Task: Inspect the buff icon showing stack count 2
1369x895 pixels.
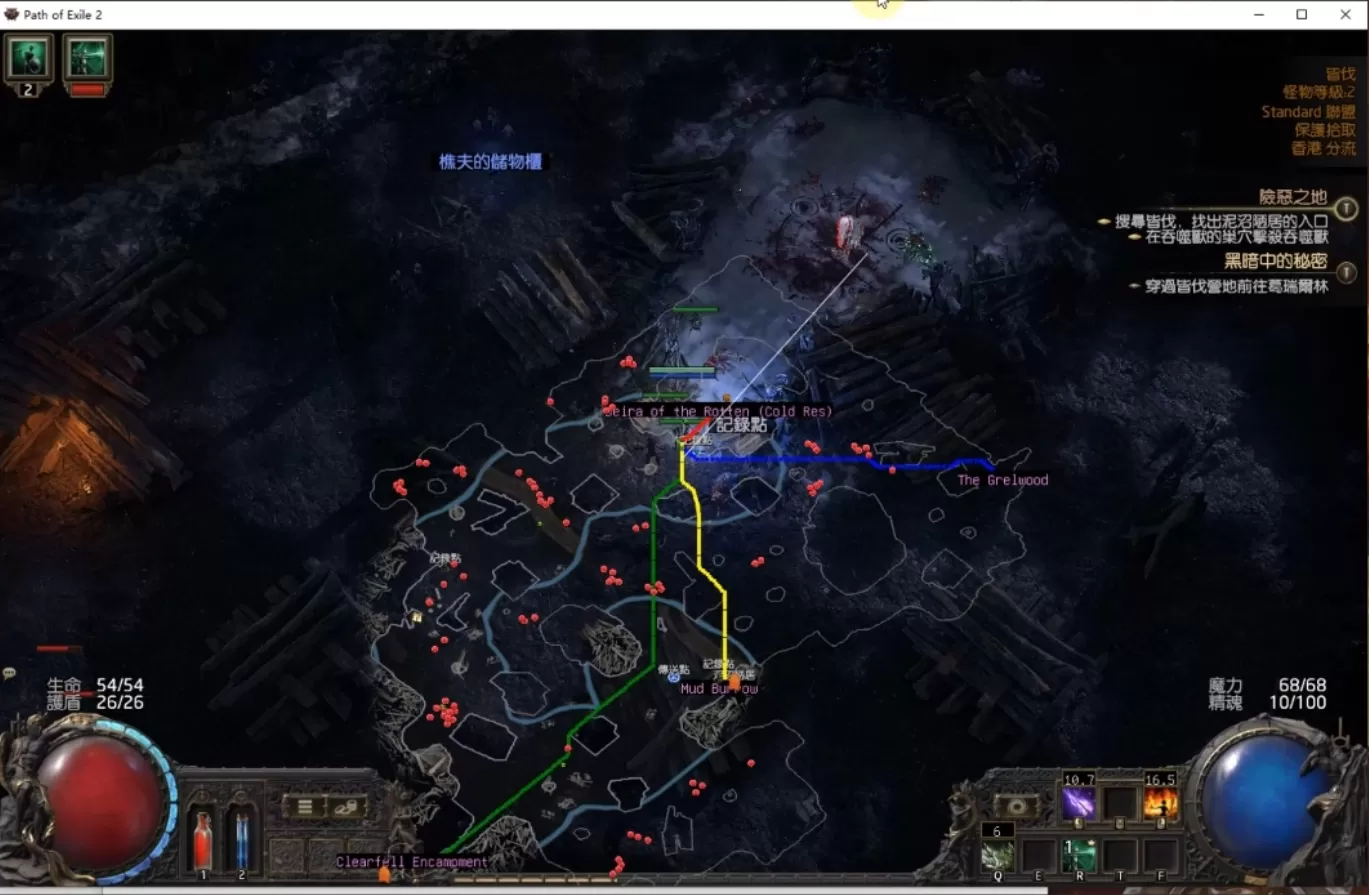Action: (x=28, y=55)
